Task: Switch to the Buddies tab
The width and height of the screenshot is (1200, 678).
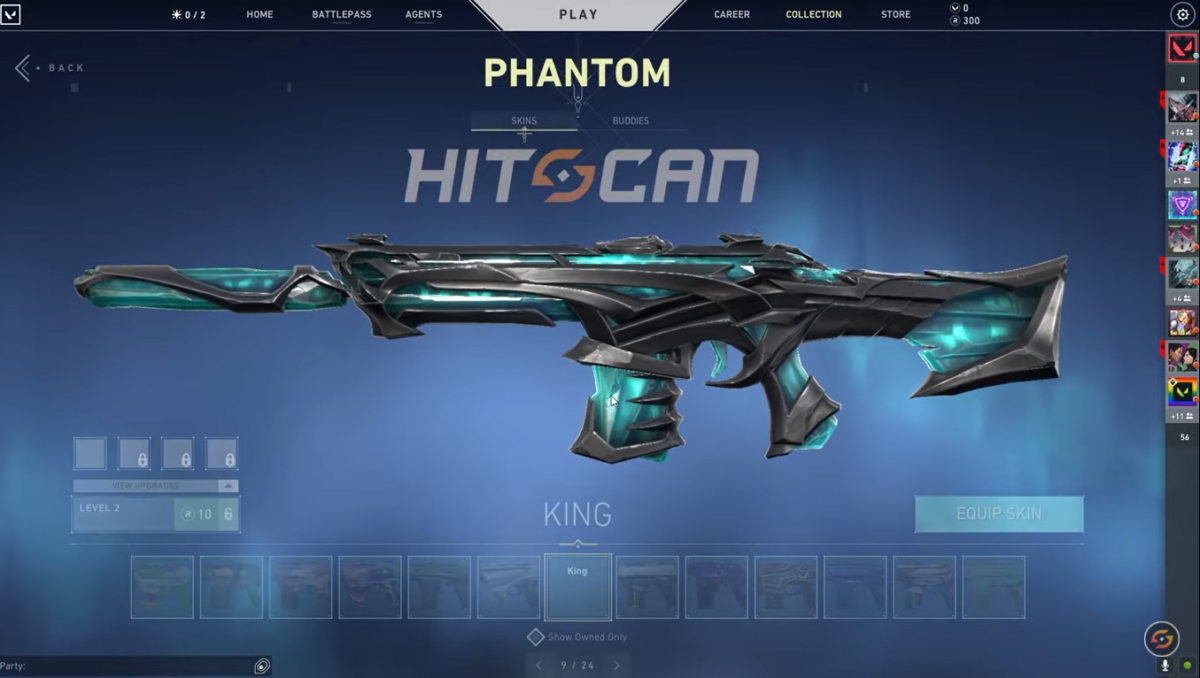Action: [631, 121]
